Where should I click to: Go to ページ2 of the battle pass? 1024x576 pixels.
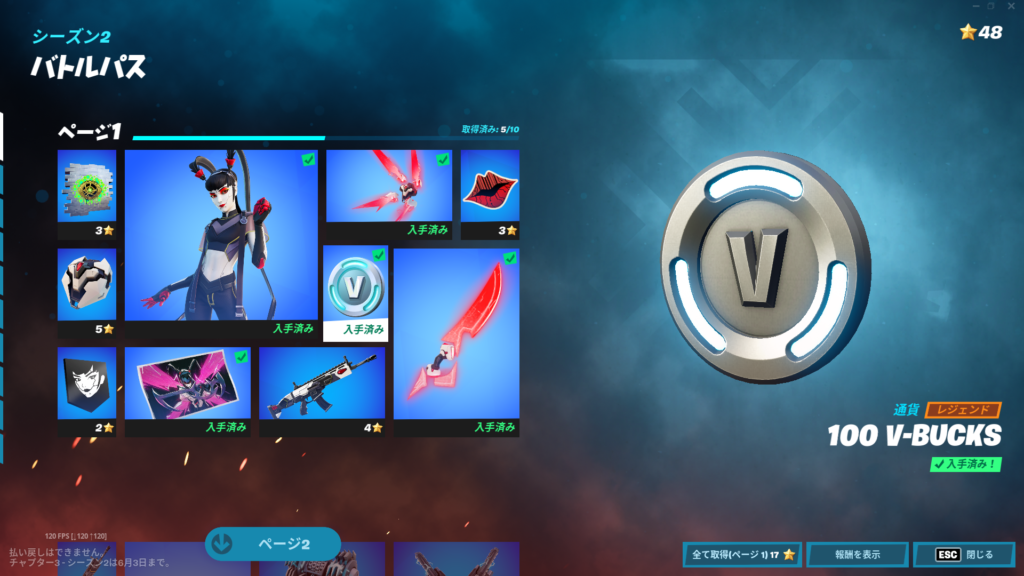pos(273,544)
